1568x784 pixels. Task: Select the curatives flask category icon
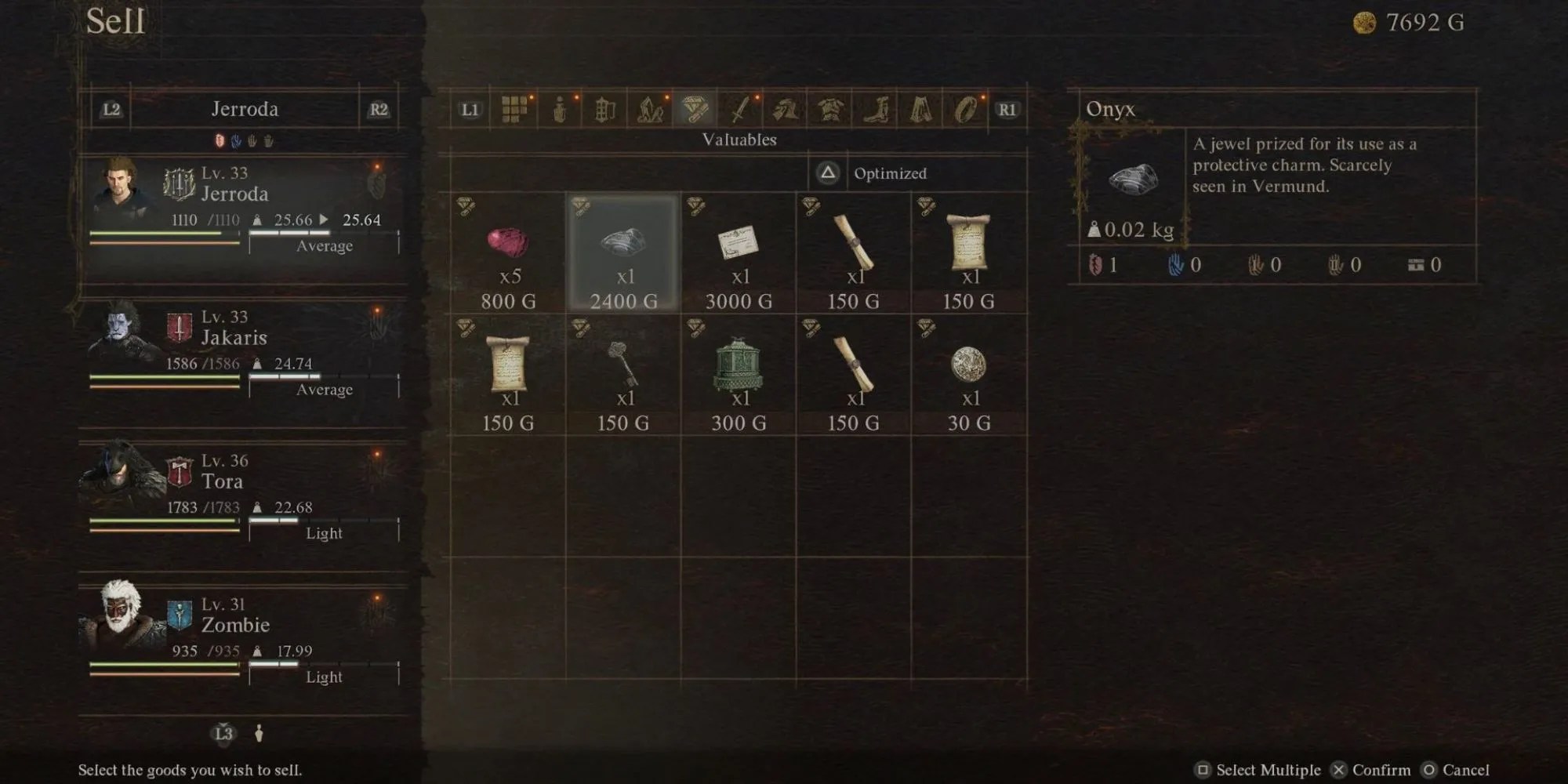pos(561,111)
